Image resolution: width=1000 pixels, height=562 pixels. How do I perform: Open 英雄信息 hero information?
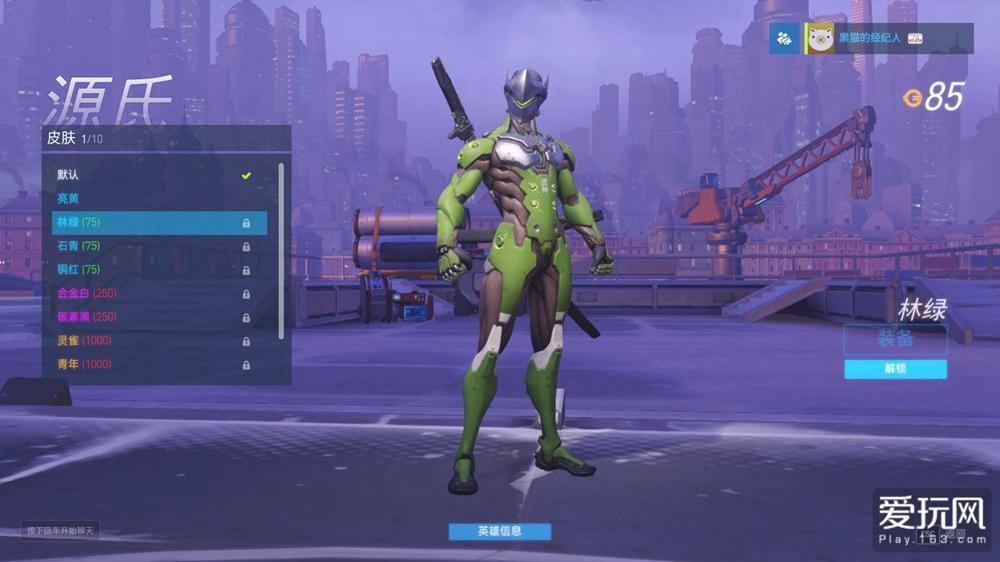tap(499, 531)
